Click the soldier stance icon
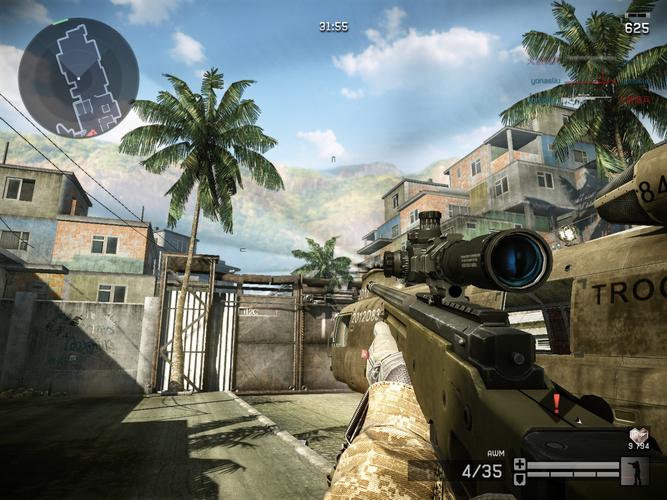667x500 pixels. [x=634, y=470]
